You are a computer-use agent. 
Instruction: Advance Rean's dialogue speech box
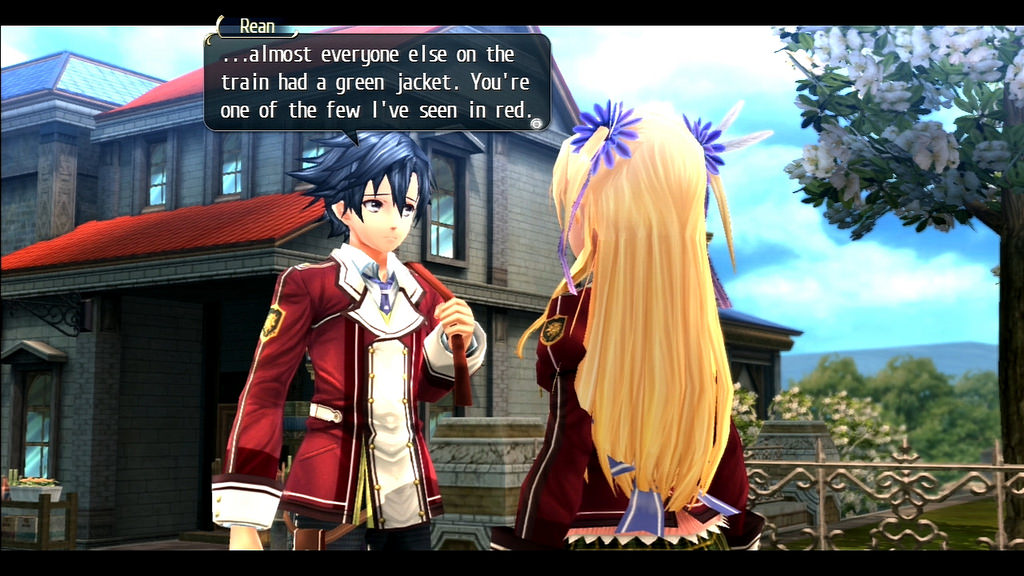click(x=537, y=123)
